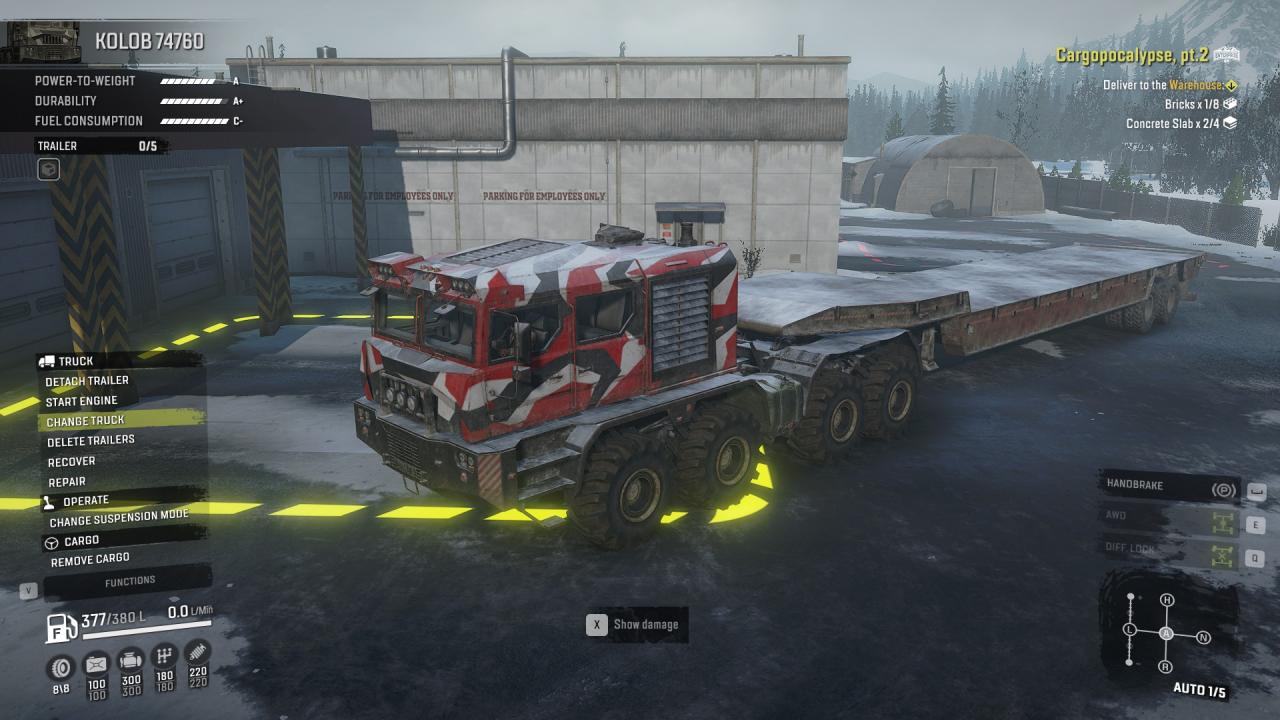Click the trailer cargo cube icon
Image resolution: width=1280 pixels, height=720 pixels.
pos(48,170)
